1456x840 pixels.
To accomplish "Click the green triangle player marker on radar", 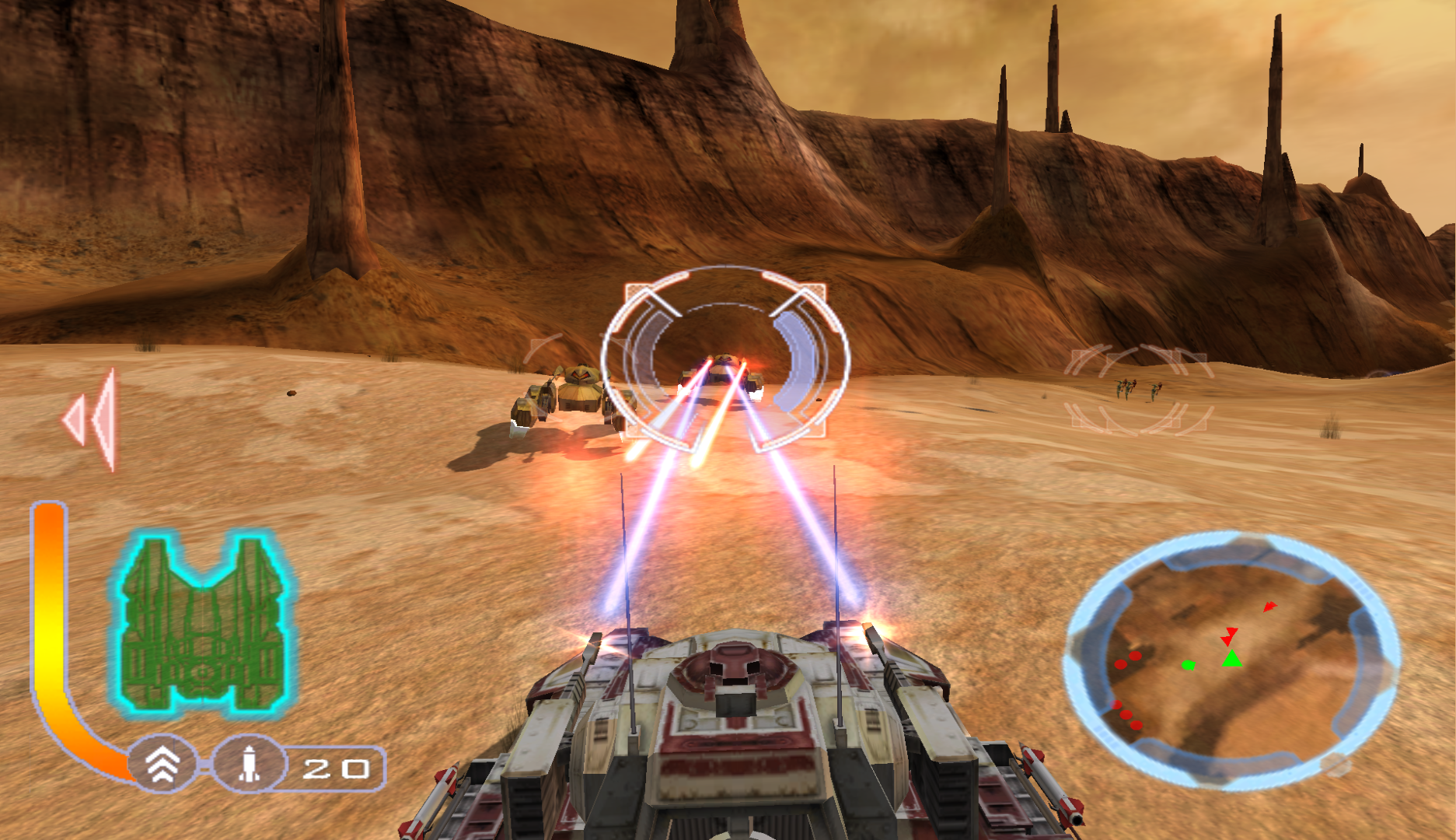I will (1231, 660).
